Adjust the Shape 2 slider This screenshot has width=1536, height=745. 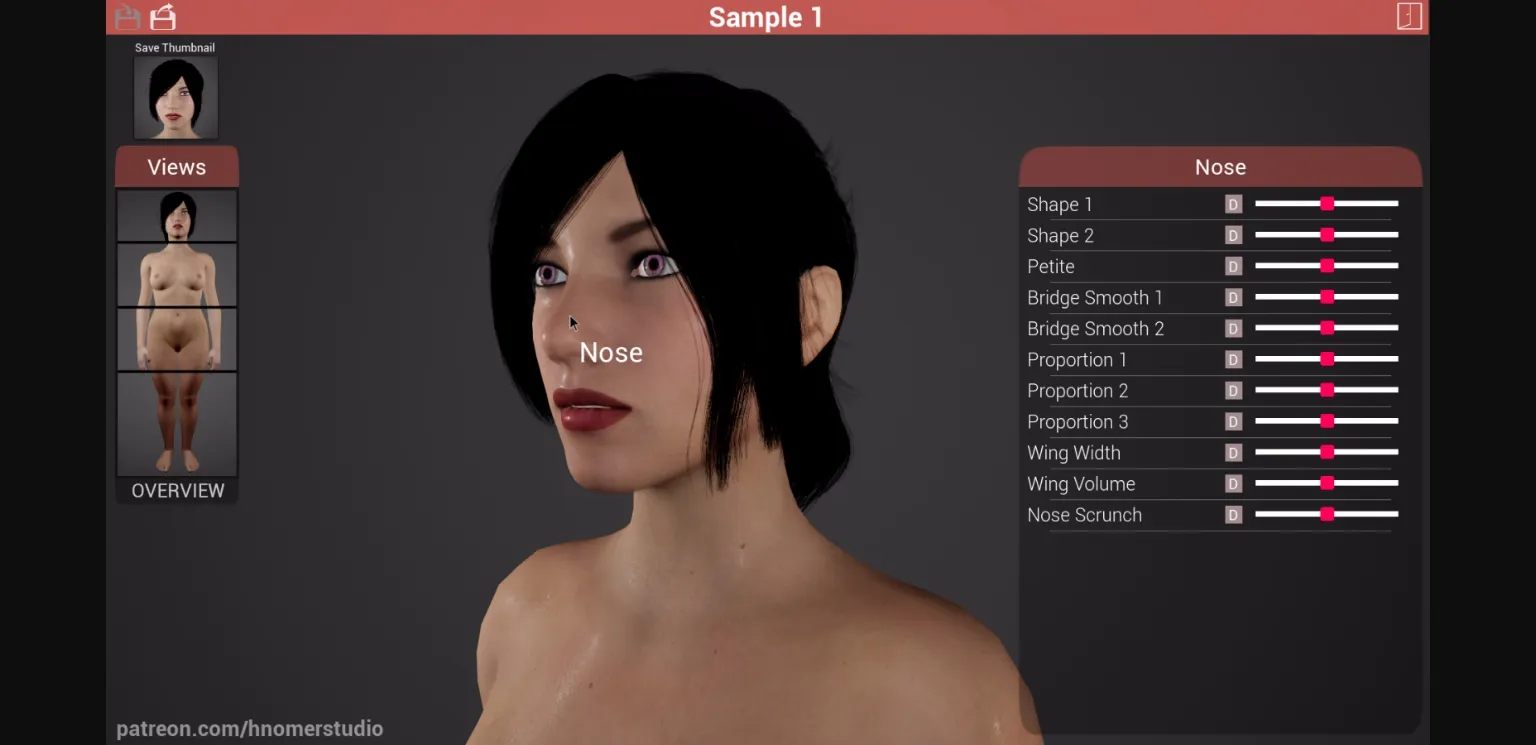pos(1326,235)
